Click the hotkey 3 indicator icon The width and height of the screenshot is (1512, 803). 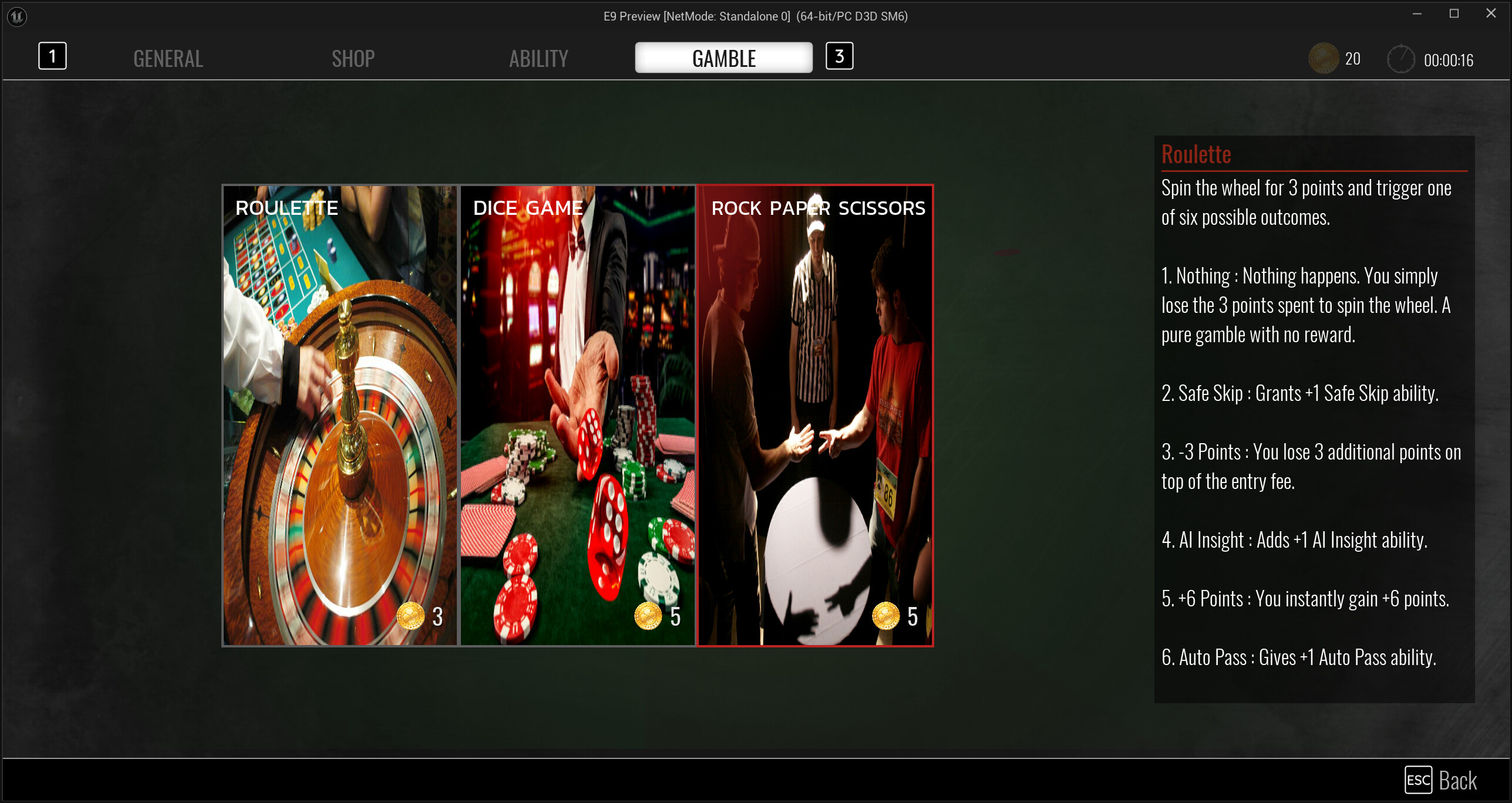(839, 56)
